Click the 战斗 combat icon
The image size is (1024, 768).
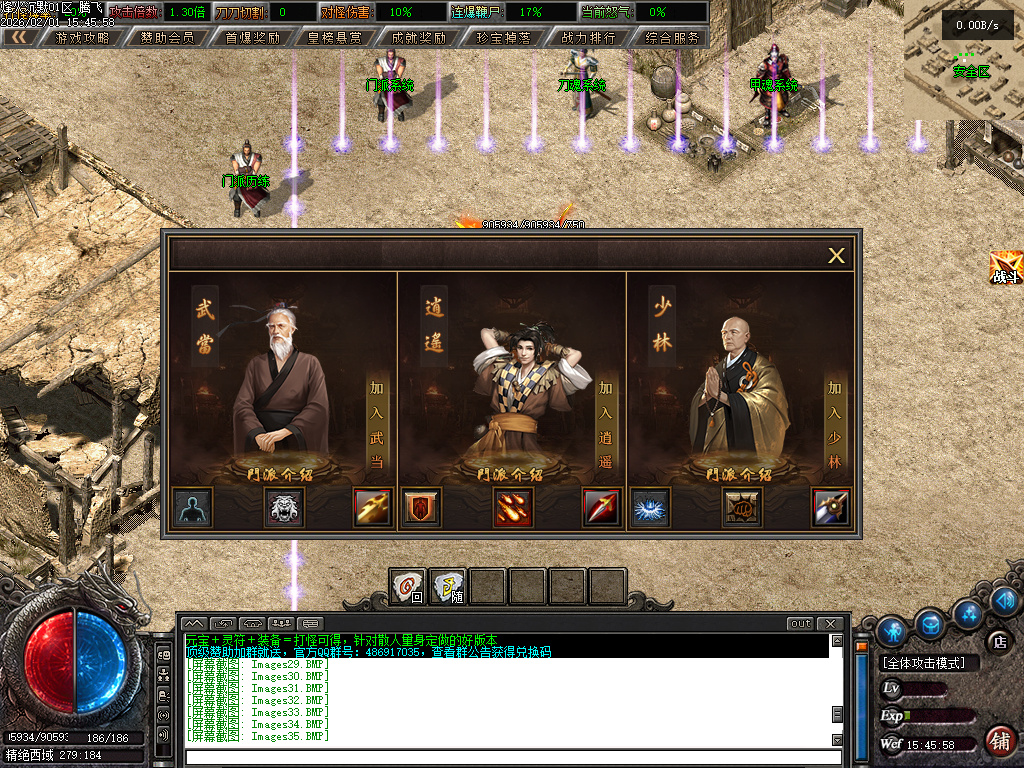point(1005,267)
